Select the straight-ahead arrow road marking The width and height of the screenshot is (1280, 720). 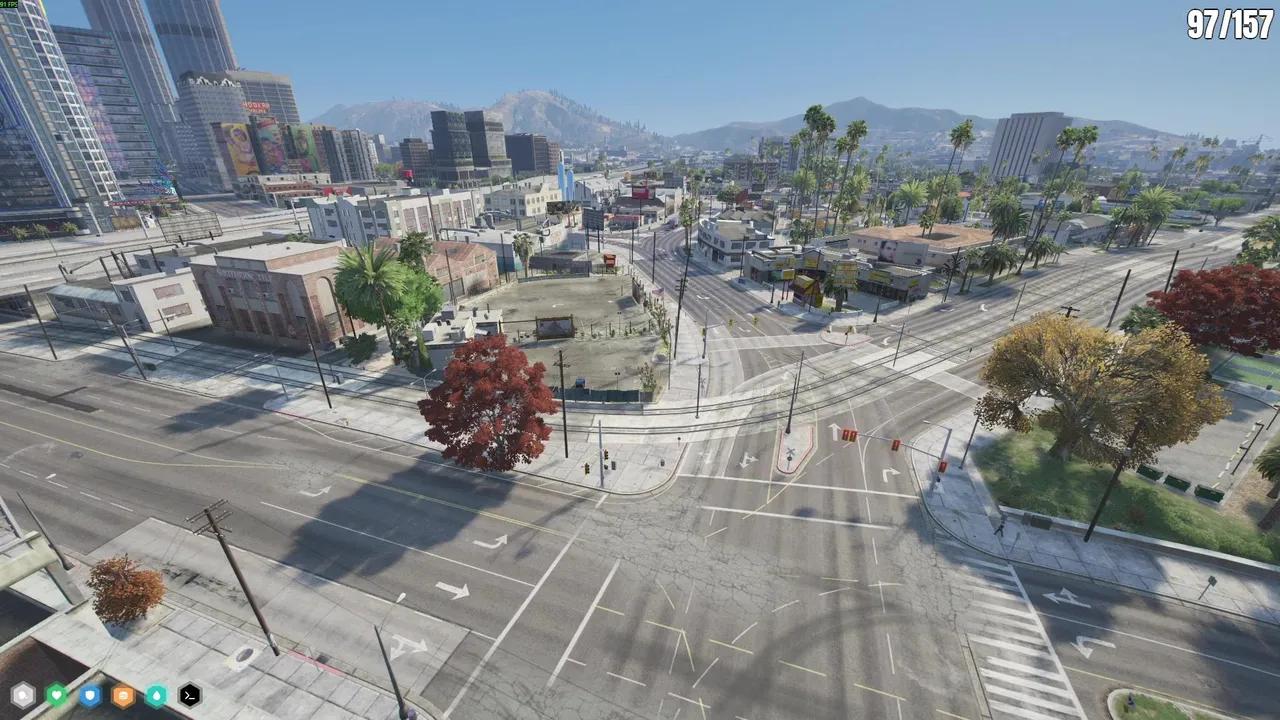[x=835, y=432]
